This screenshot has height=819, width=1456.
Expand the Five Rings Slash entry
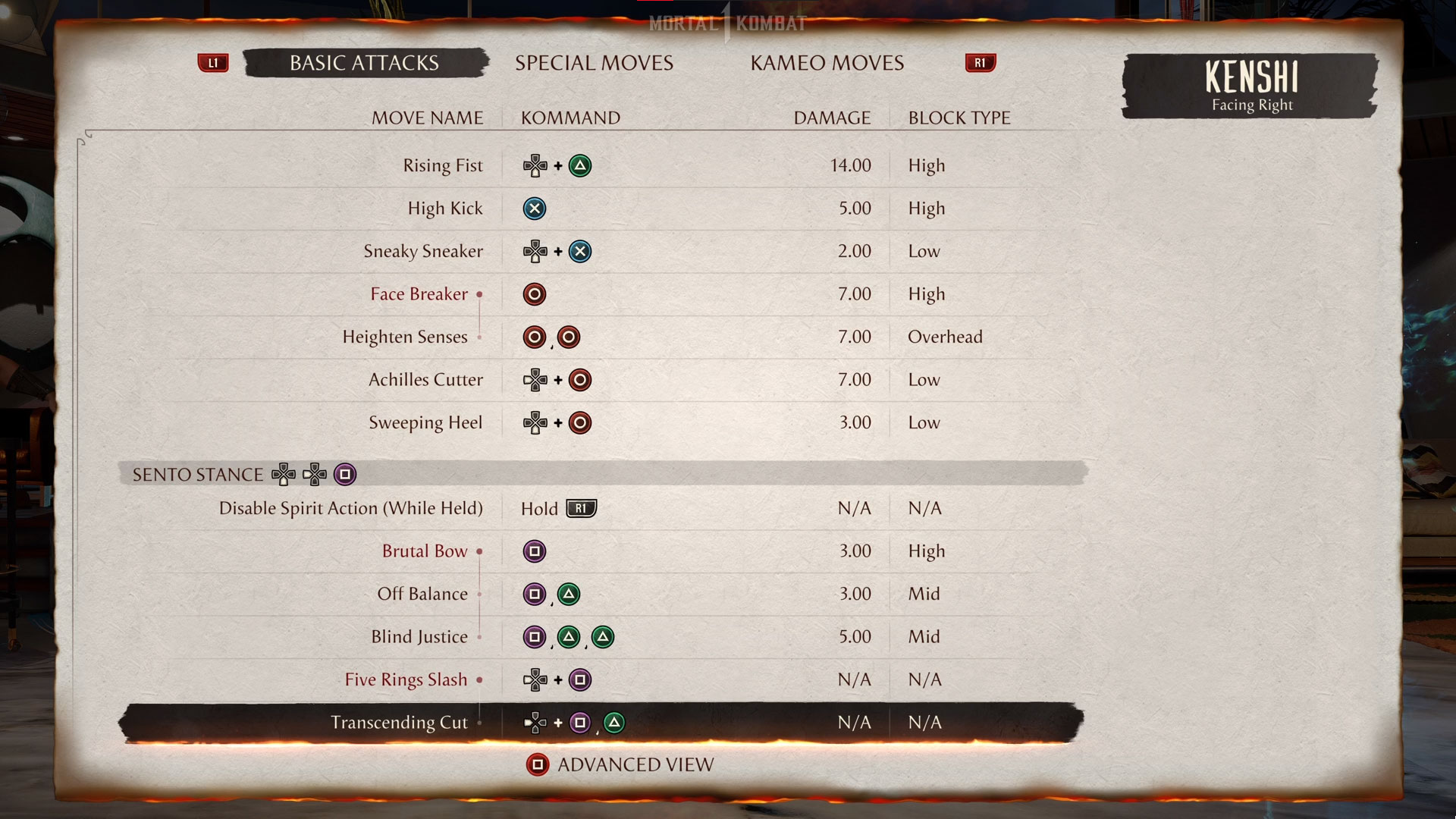pyautogui.click(x=481, y=680)
